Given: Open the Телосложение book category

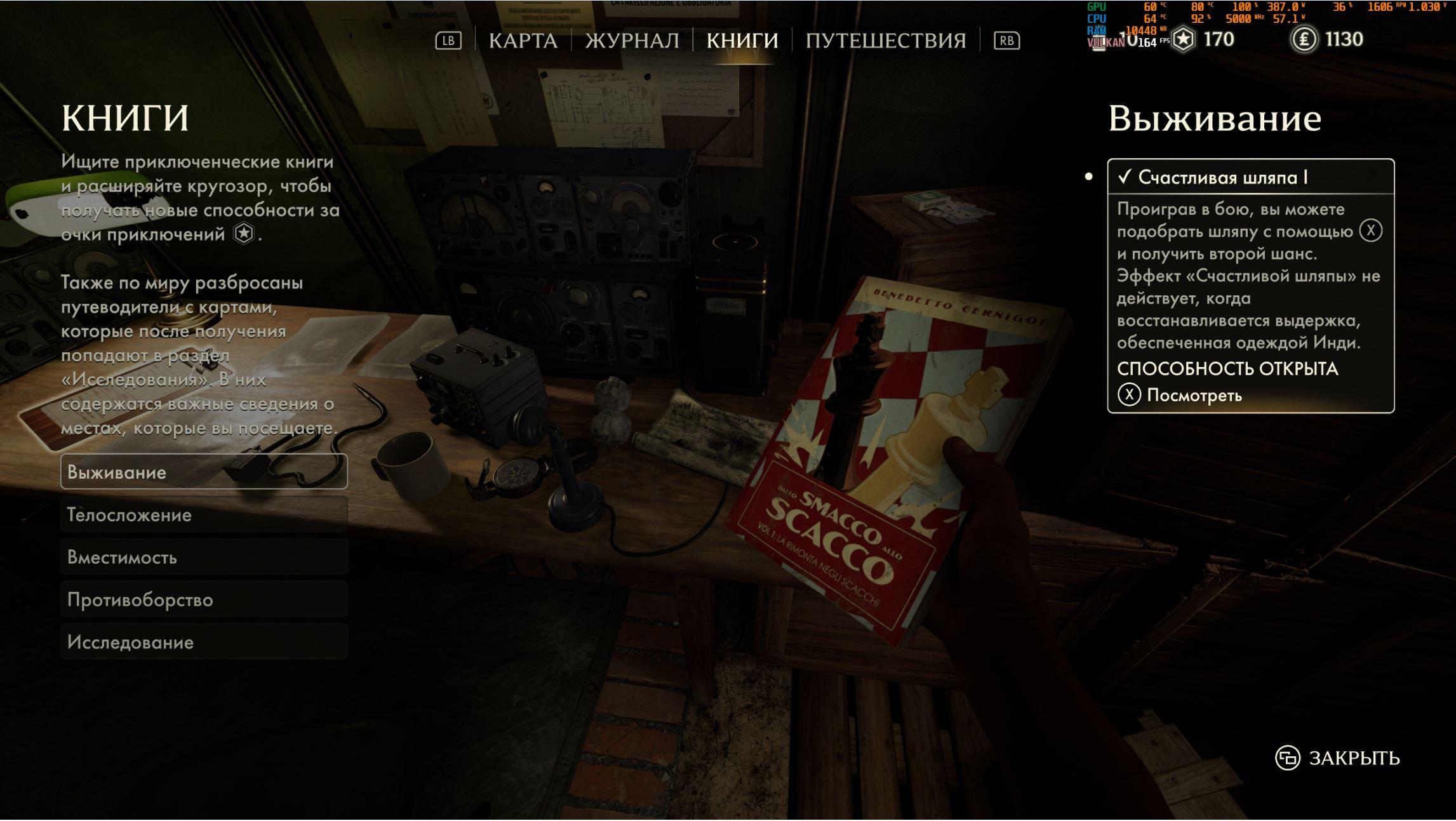Looking at the screenshot, I should coord(204,514).
